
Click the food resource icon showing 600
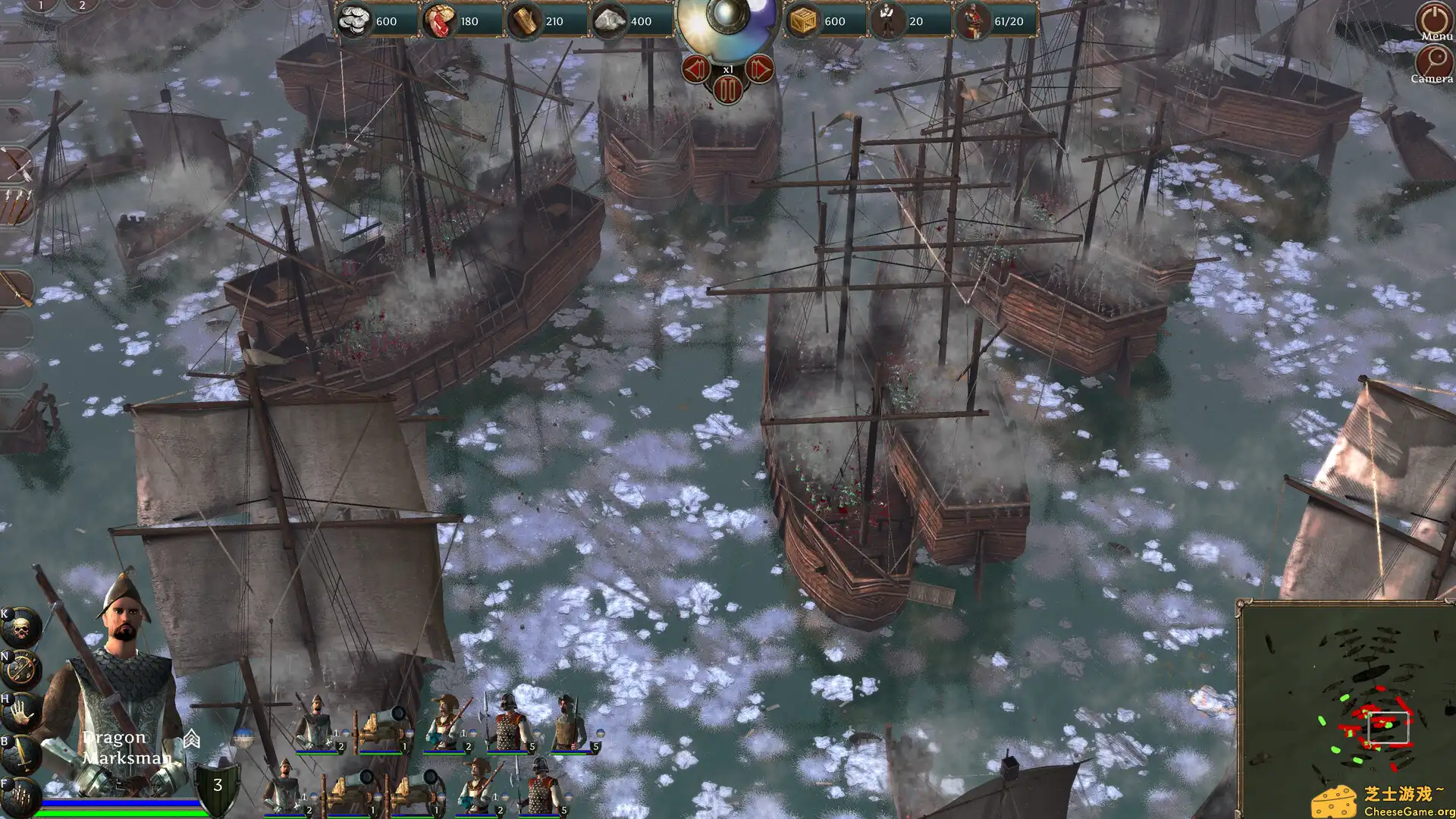point(356,21)
